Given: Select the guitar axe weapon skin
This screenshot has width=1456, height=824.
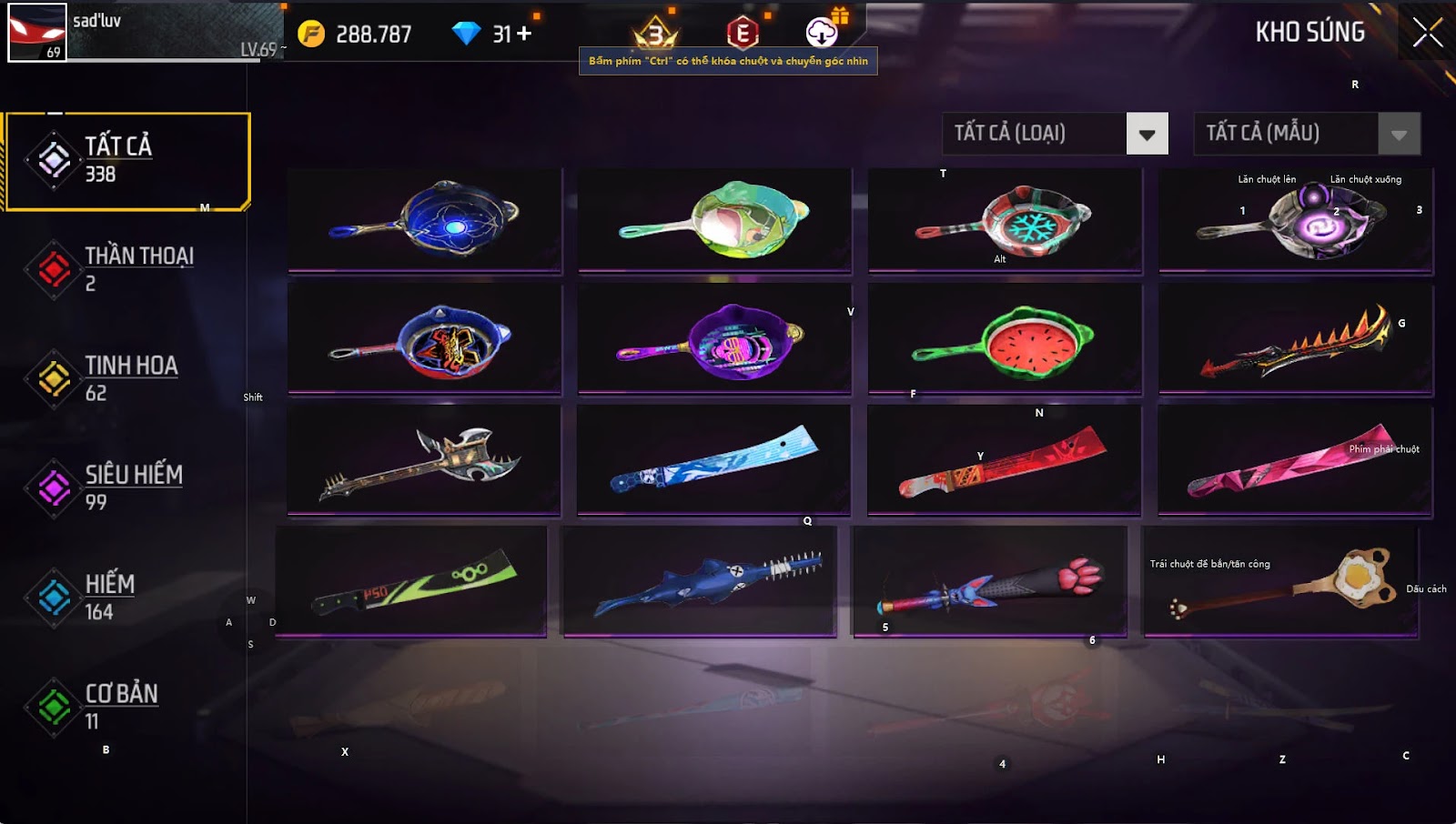Looking at the screenshot, I should 424,459.
